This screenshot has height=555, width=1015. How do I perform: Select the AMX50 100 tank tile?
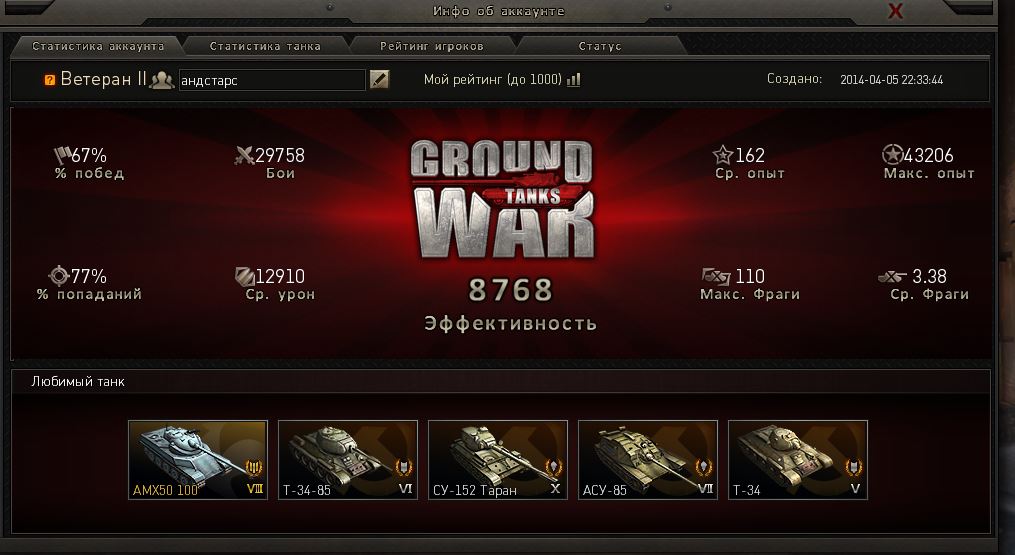pyautogui.click(x=198, y=460)
